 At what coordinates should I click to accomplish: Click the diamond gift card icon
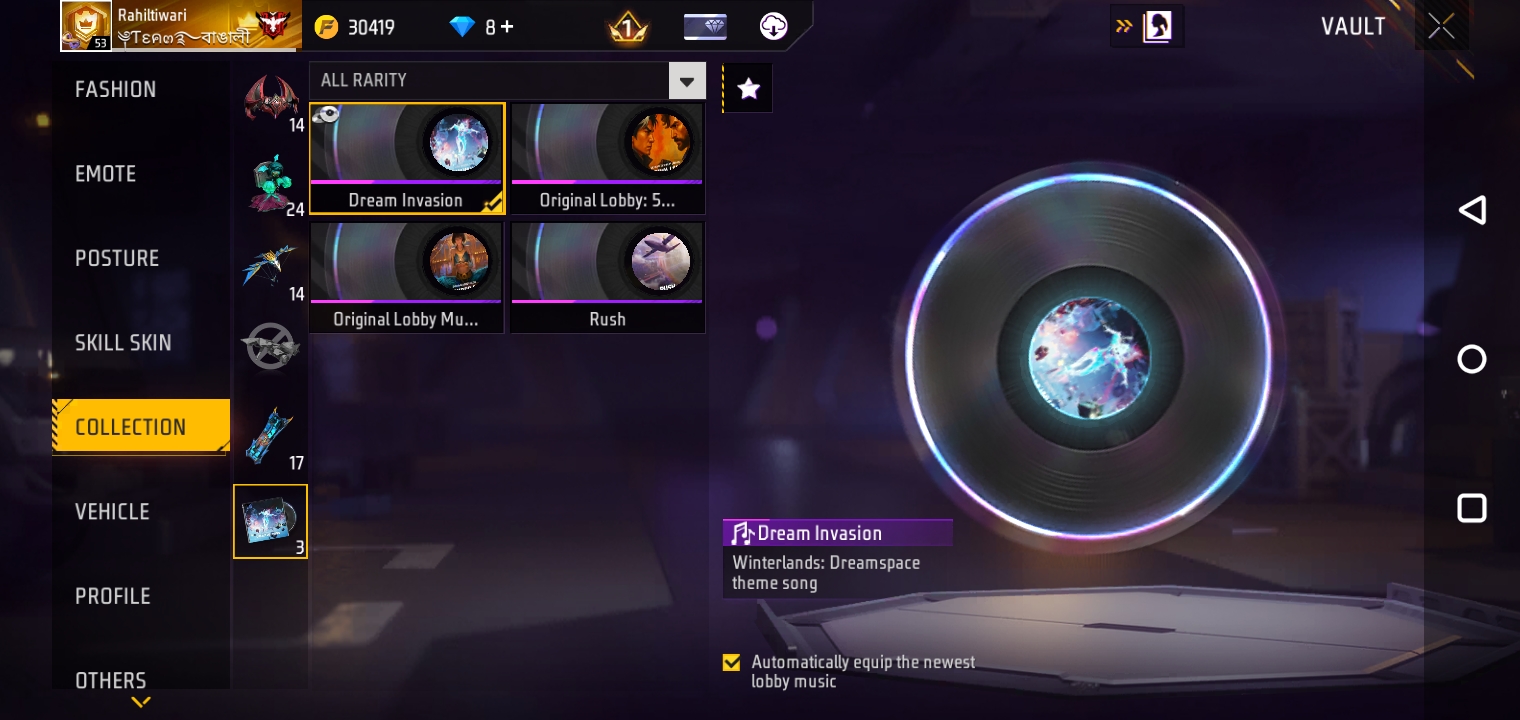tap(705, 27)
